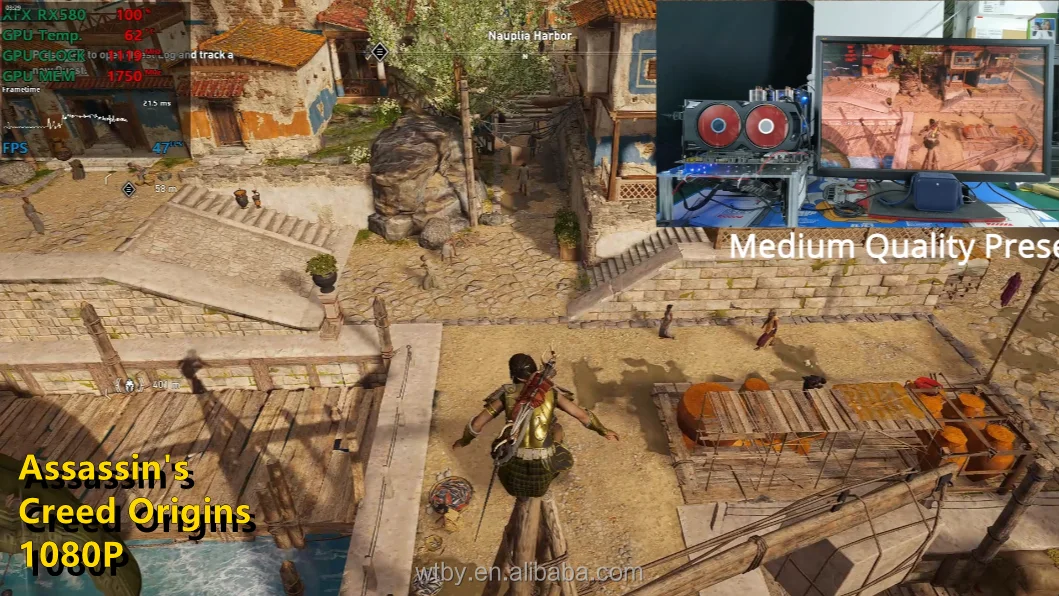Click the Nauplia Harbor location label
The width and height of the screenshot is (1059, 596).
coord(530,36)
